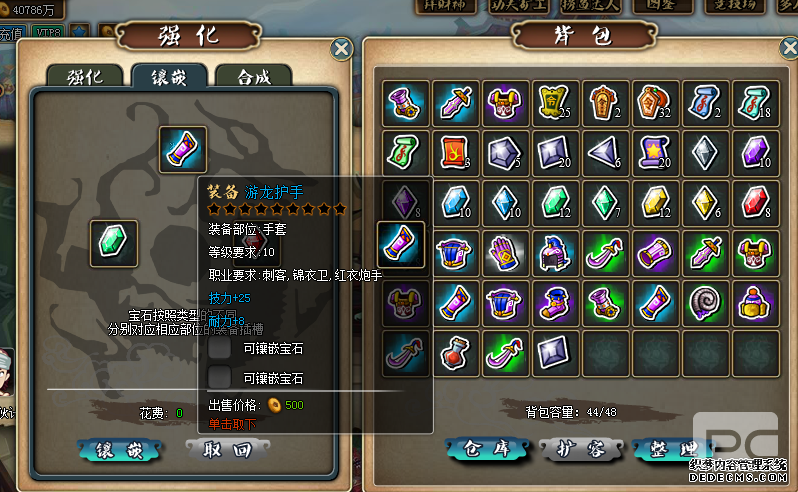798x492 pixels.
Task: Click the equipped glove in the top forge slot
Action: (183, 150)
